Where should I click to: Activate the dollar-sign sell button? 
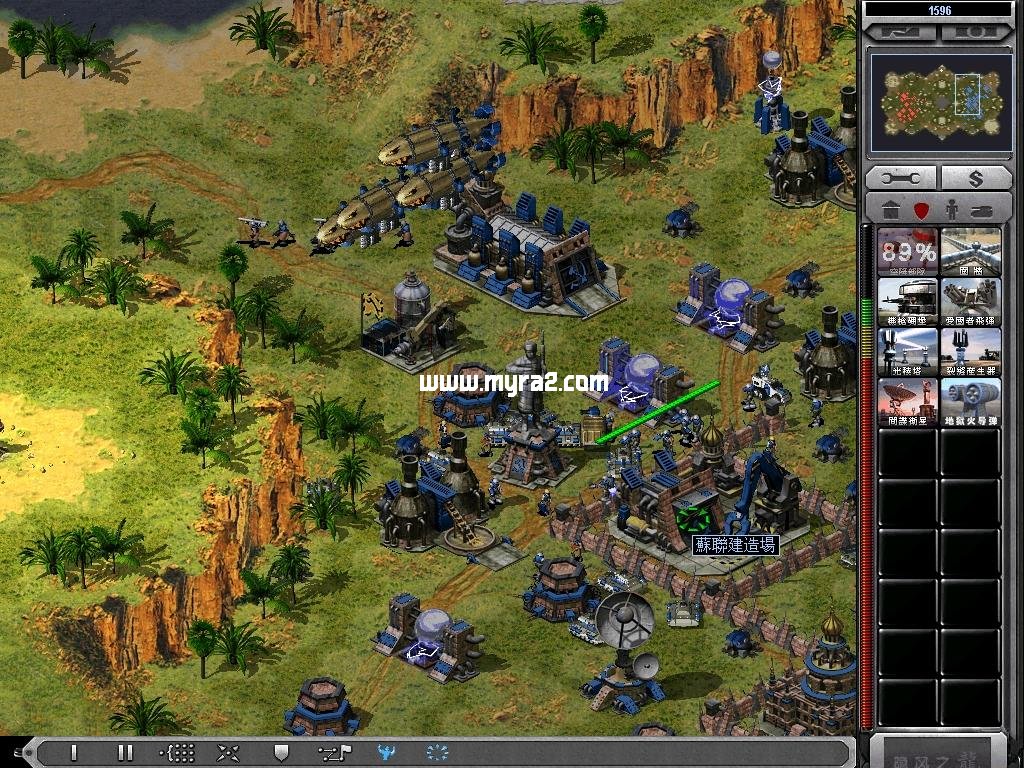[x=975, y=179]
